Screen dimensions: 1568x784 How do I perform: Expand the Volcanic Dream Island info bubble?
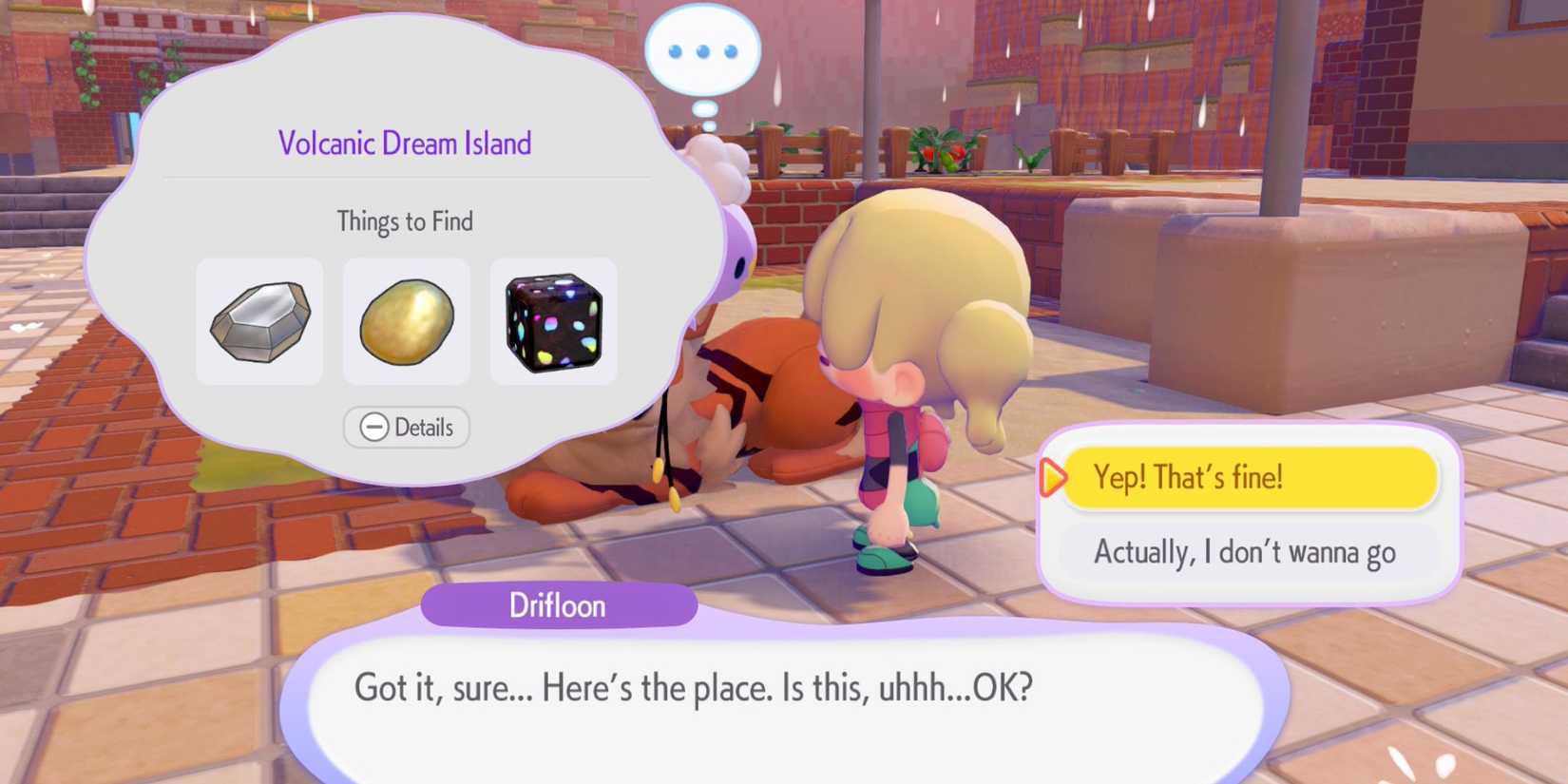(x=407, y=428)
